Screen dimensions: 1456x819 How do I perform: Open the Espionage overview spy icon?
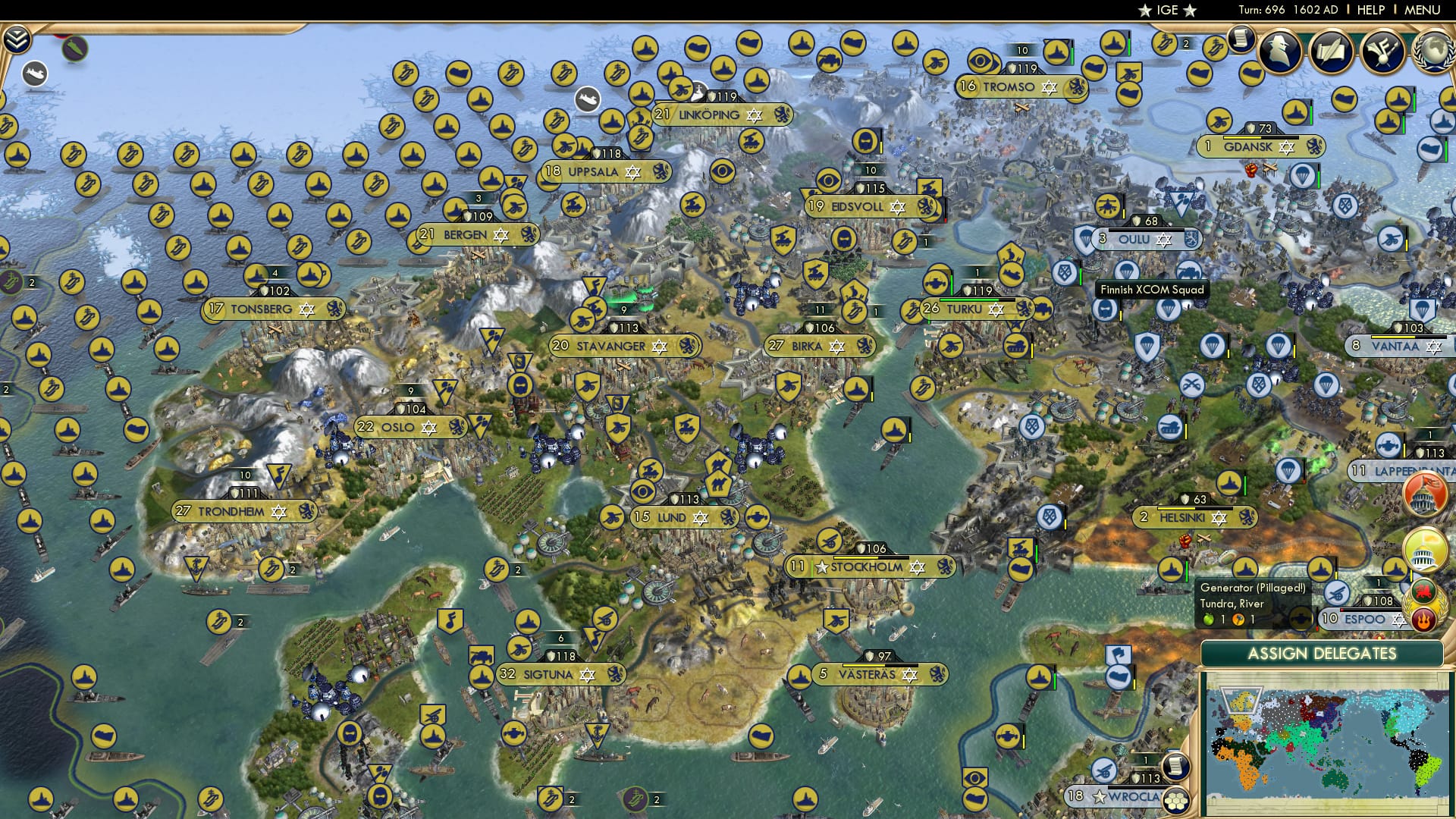coord(1279,52)
